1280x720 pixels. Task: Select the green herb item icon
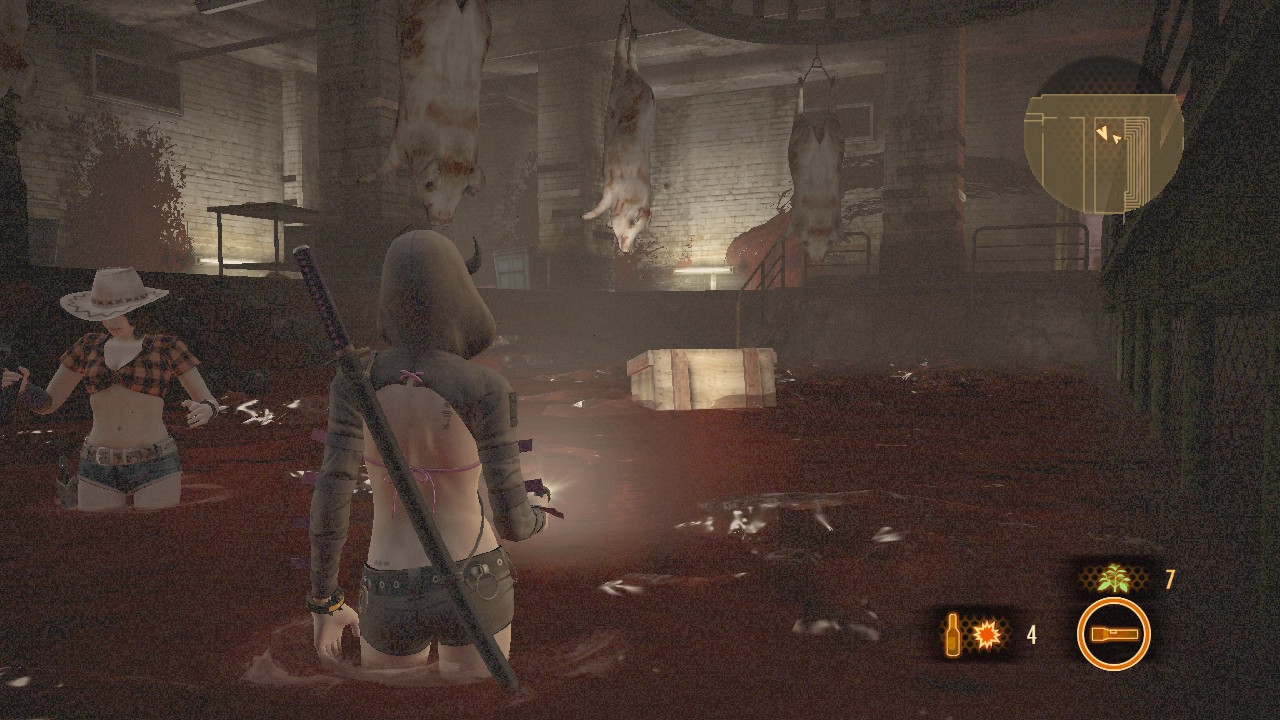pyautogui.click(x=1113, y=580)
